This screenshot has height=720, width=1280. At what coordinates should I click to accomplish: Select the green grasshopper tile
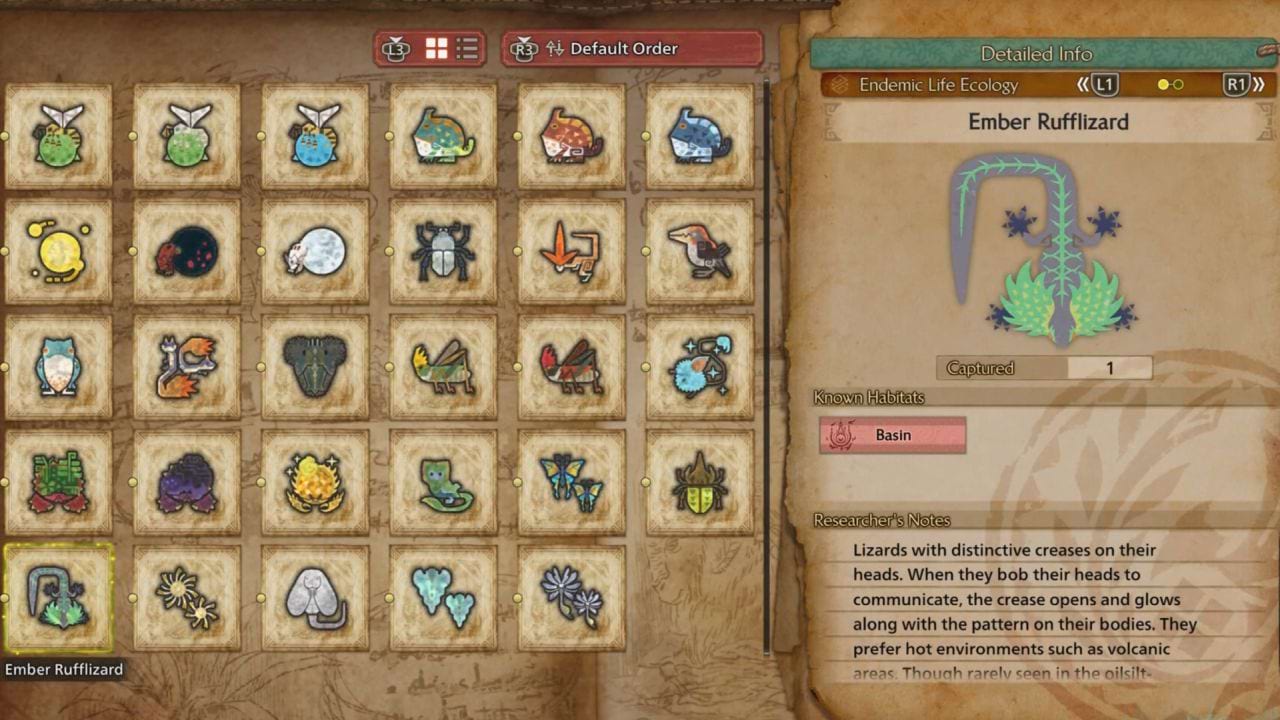click(x=443, y=366)
